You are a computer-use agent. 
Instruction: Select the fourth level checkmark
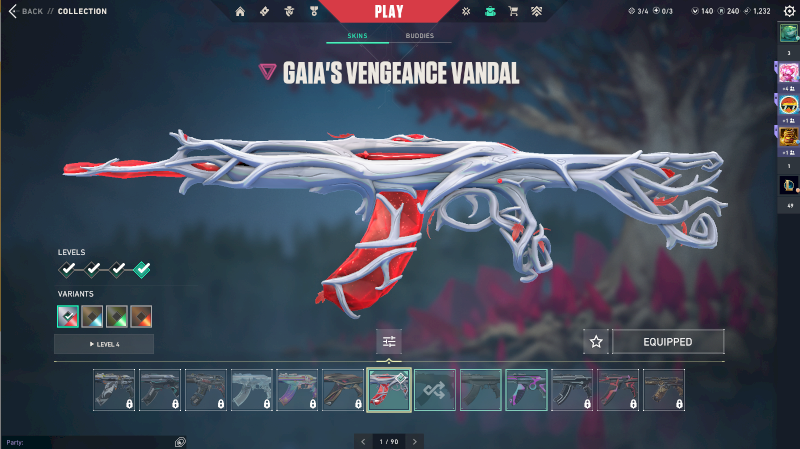[142, 269]
